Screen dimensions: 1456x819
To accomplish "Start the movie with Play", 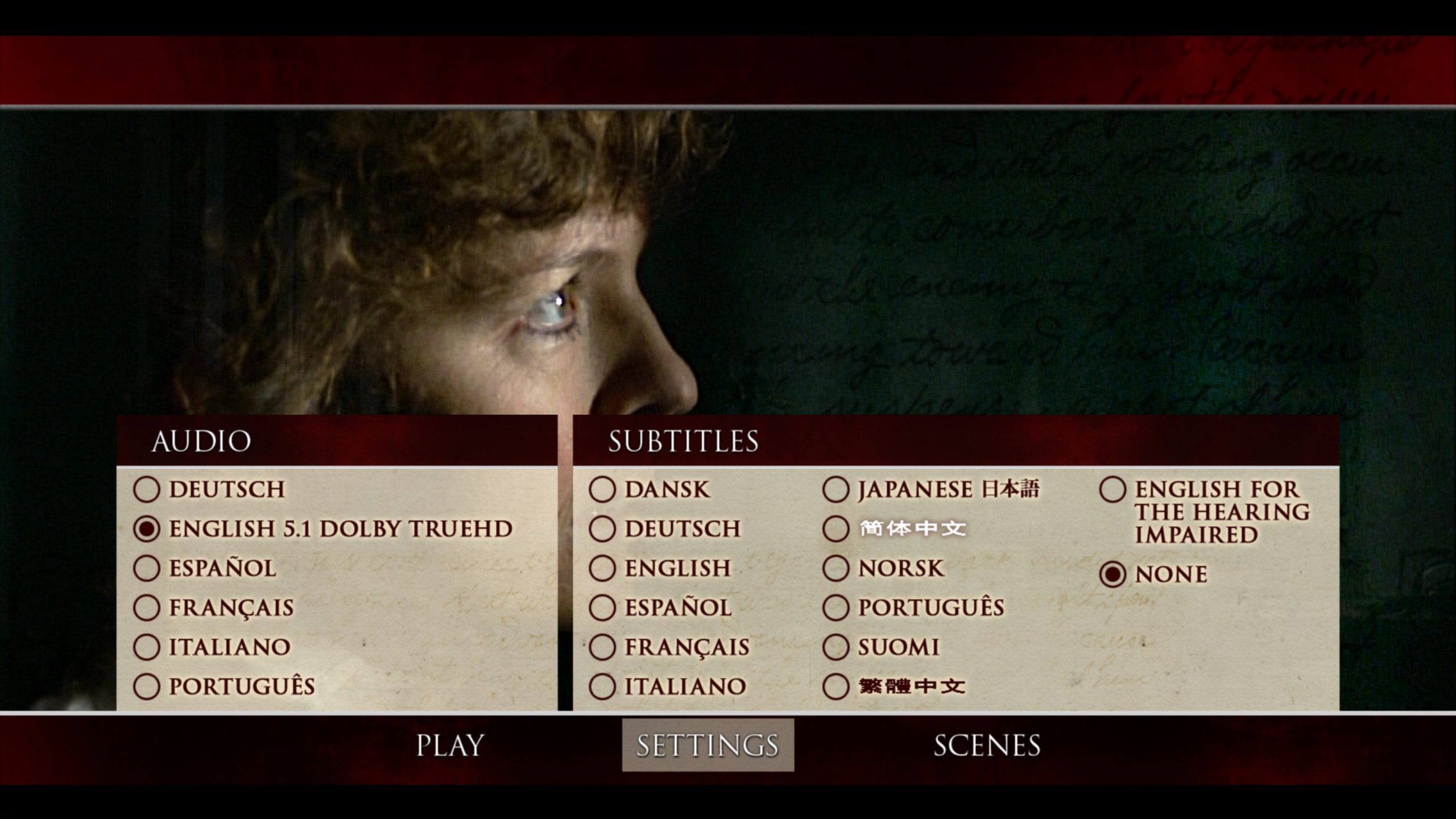I will [x=450, y=745].
